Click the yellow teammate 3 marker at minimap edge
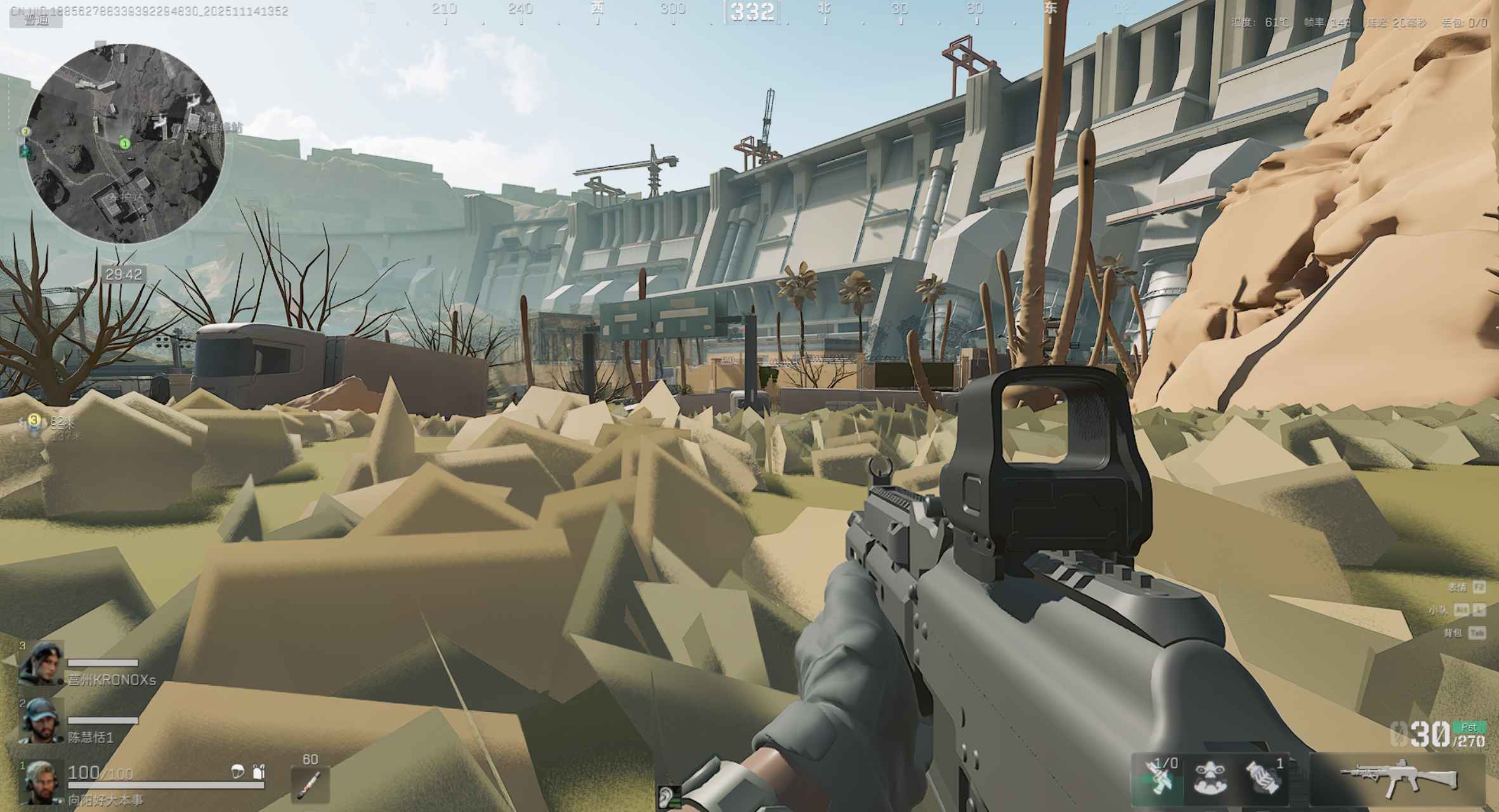 coord(25,131)
